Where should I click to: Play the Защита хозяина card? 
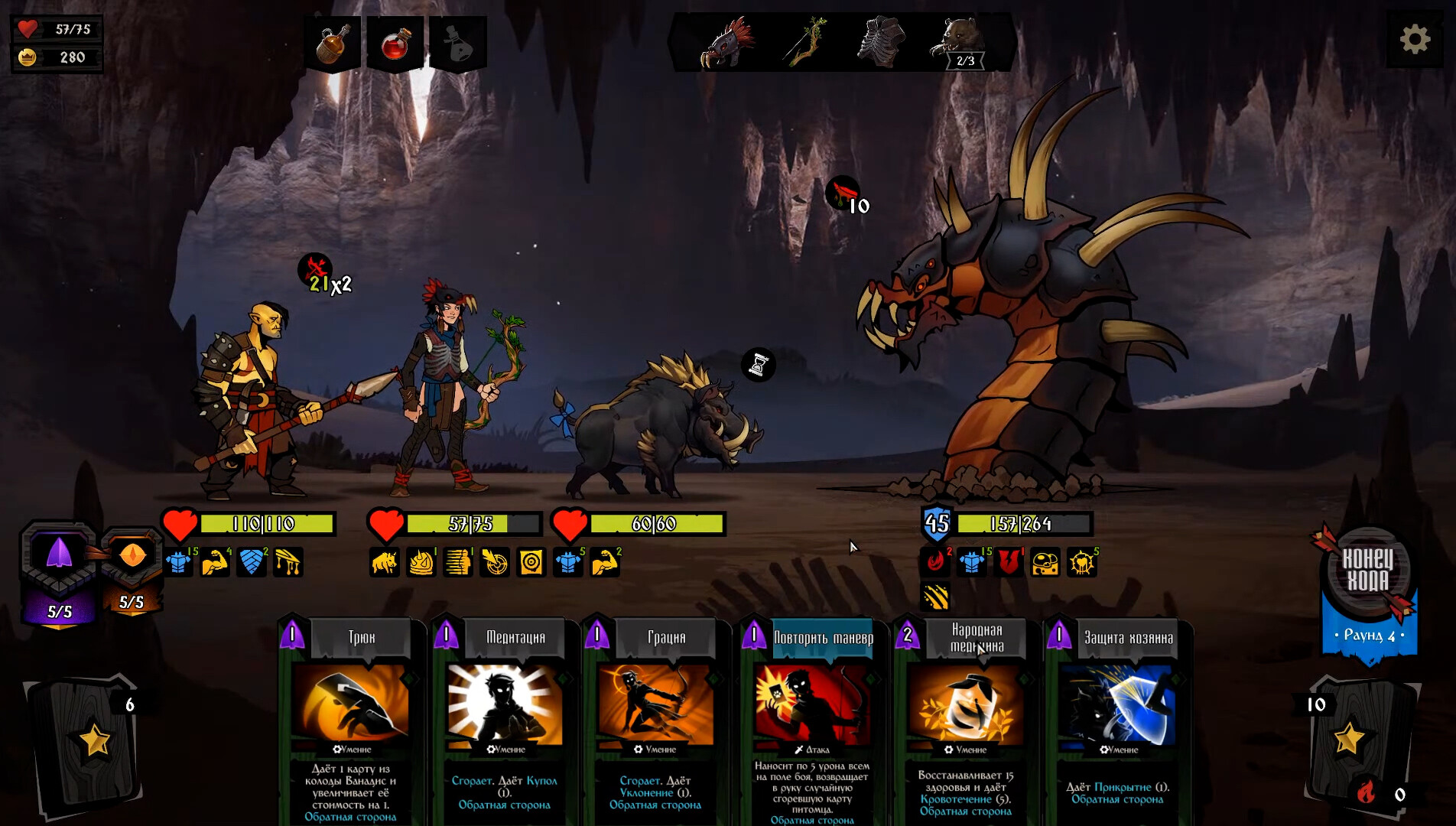(1117, 719)
